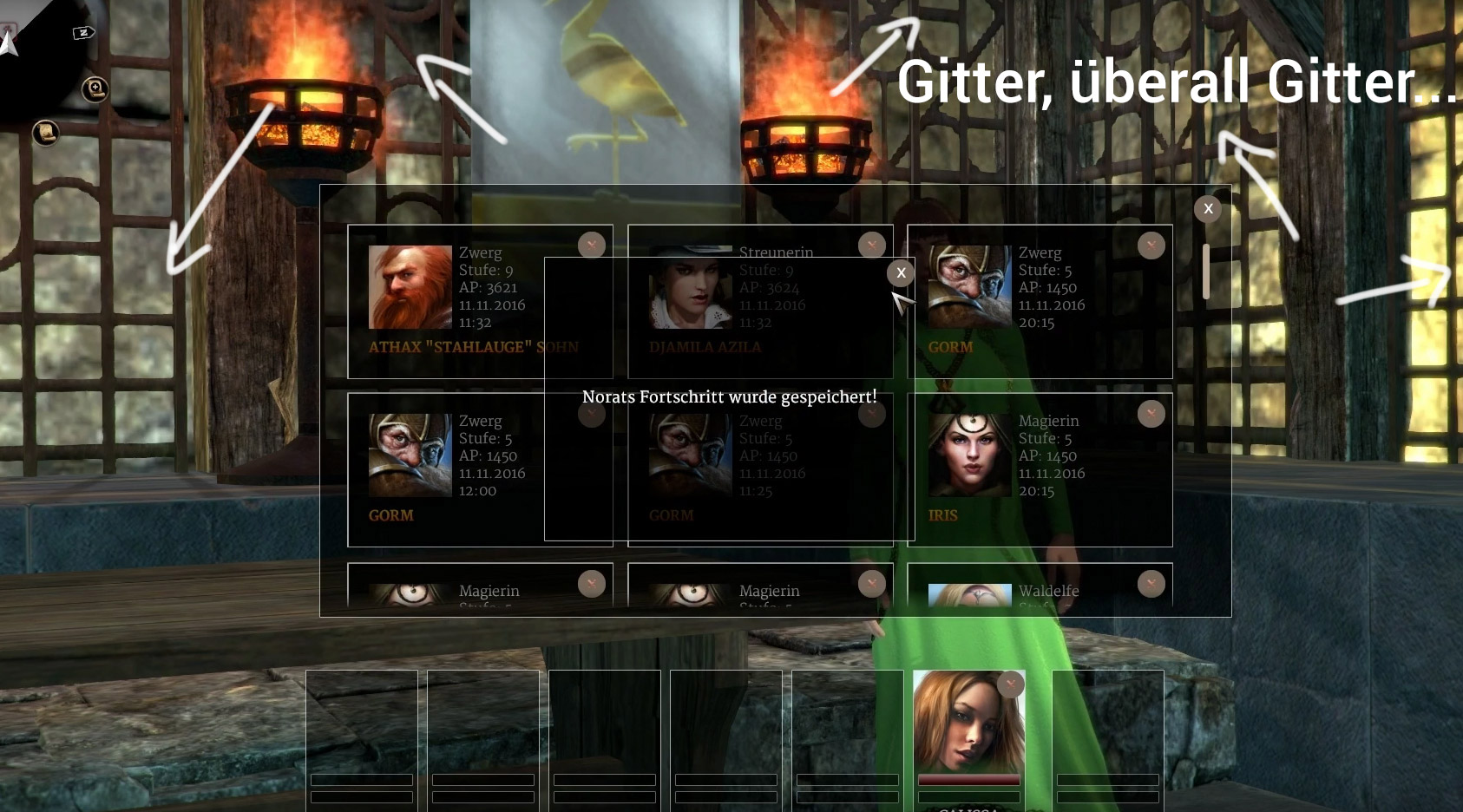
Task: Select Athax "Stahlauge" character card
Action: point(451,301)
